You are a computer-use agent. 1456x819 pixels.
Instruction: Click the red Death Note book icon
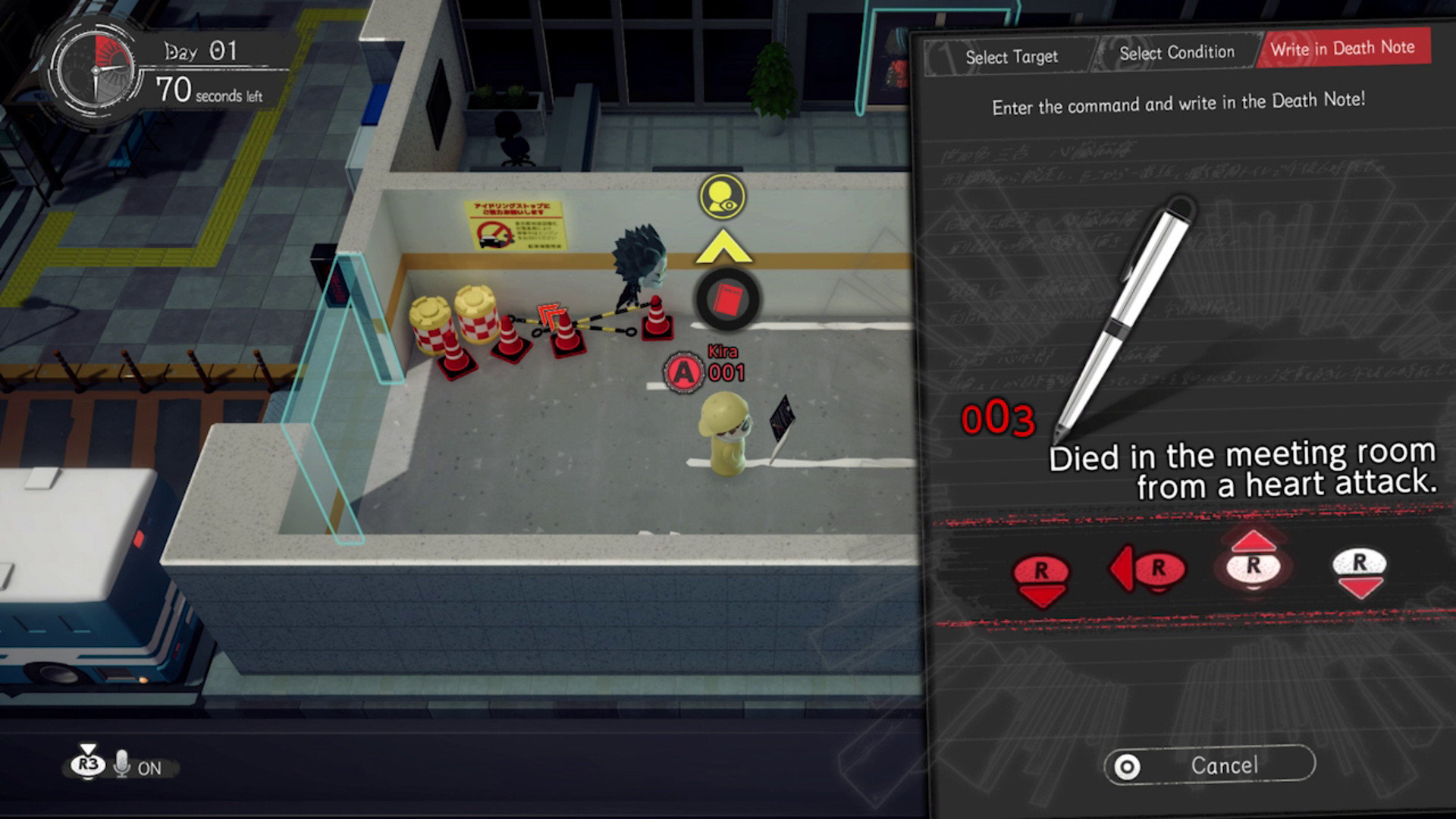tap(728, 300)
